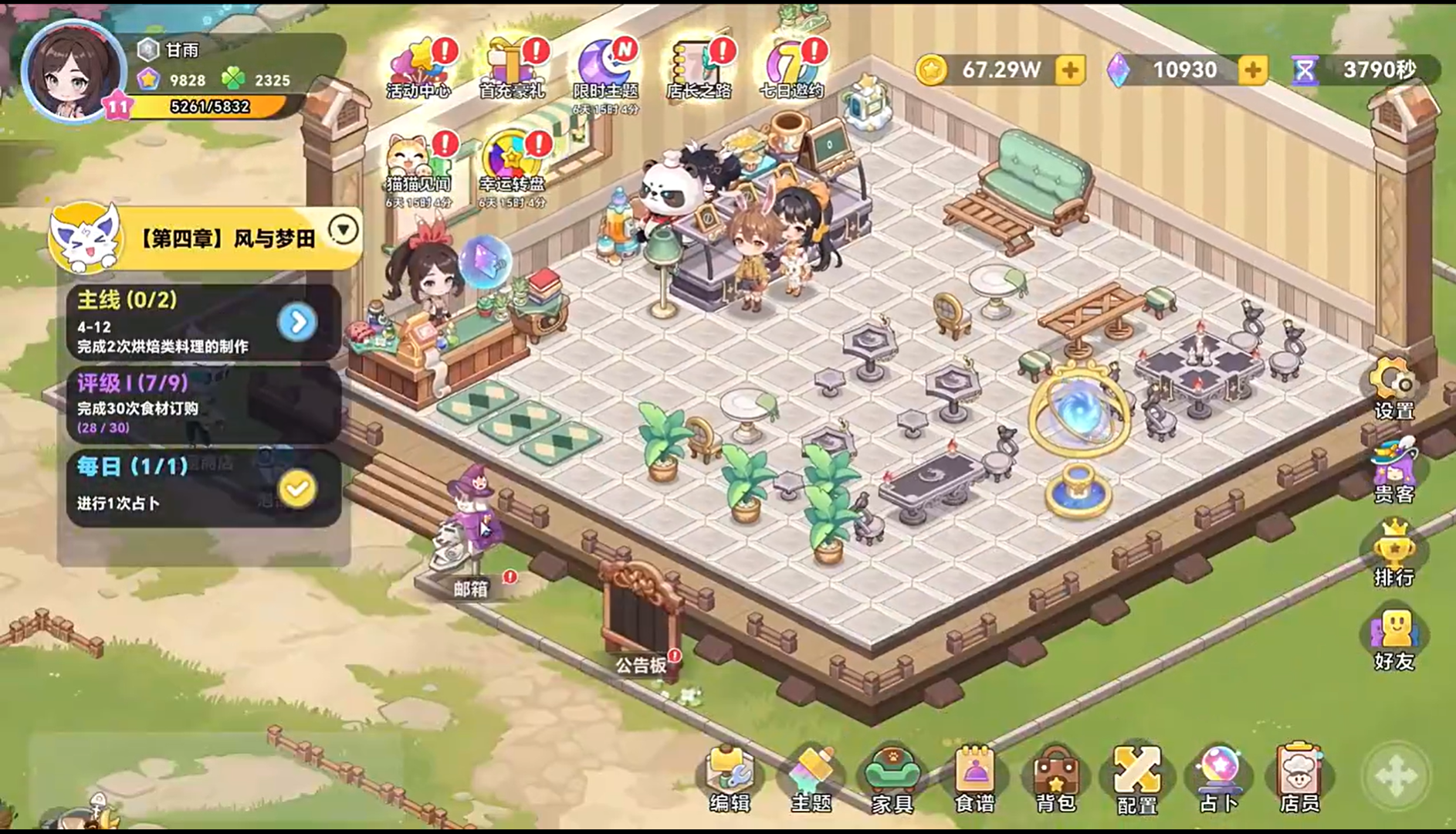Open the 首充豪礼 first-recharge gift
The image size is (1456, 834).
coord(512,68)
